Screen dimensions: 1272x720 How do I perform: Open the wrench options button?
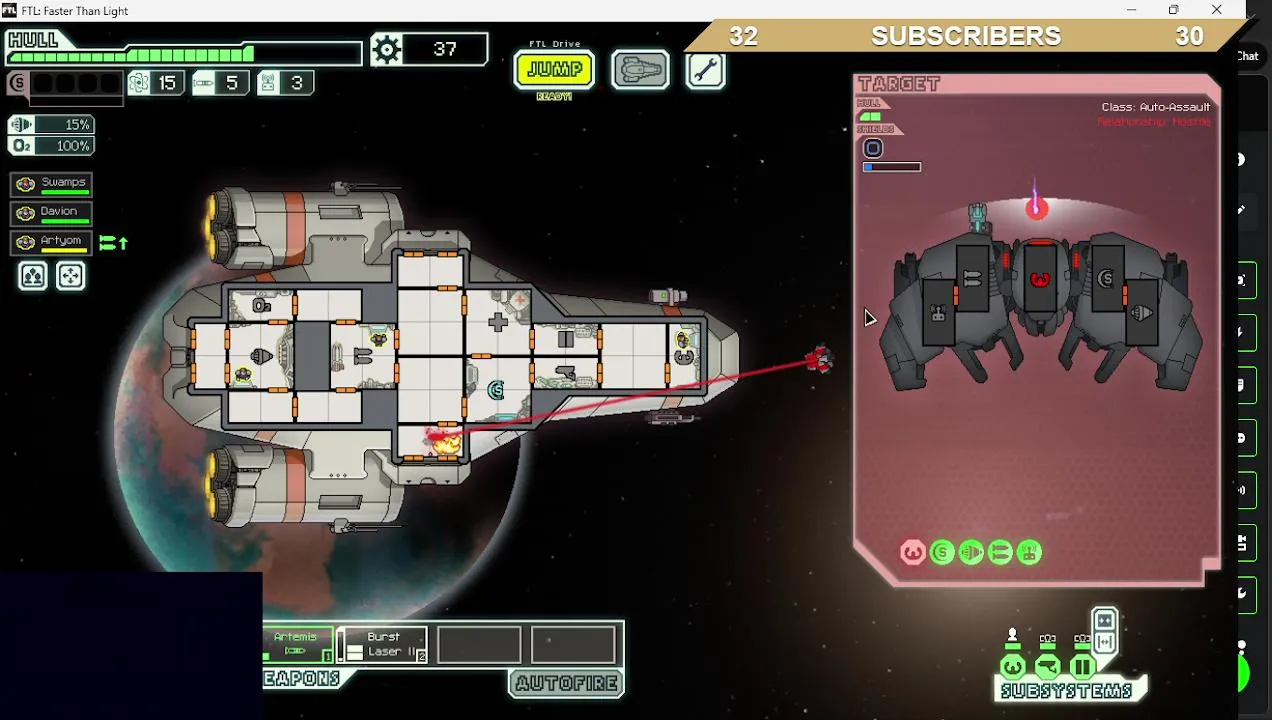(x=706, y=70)
